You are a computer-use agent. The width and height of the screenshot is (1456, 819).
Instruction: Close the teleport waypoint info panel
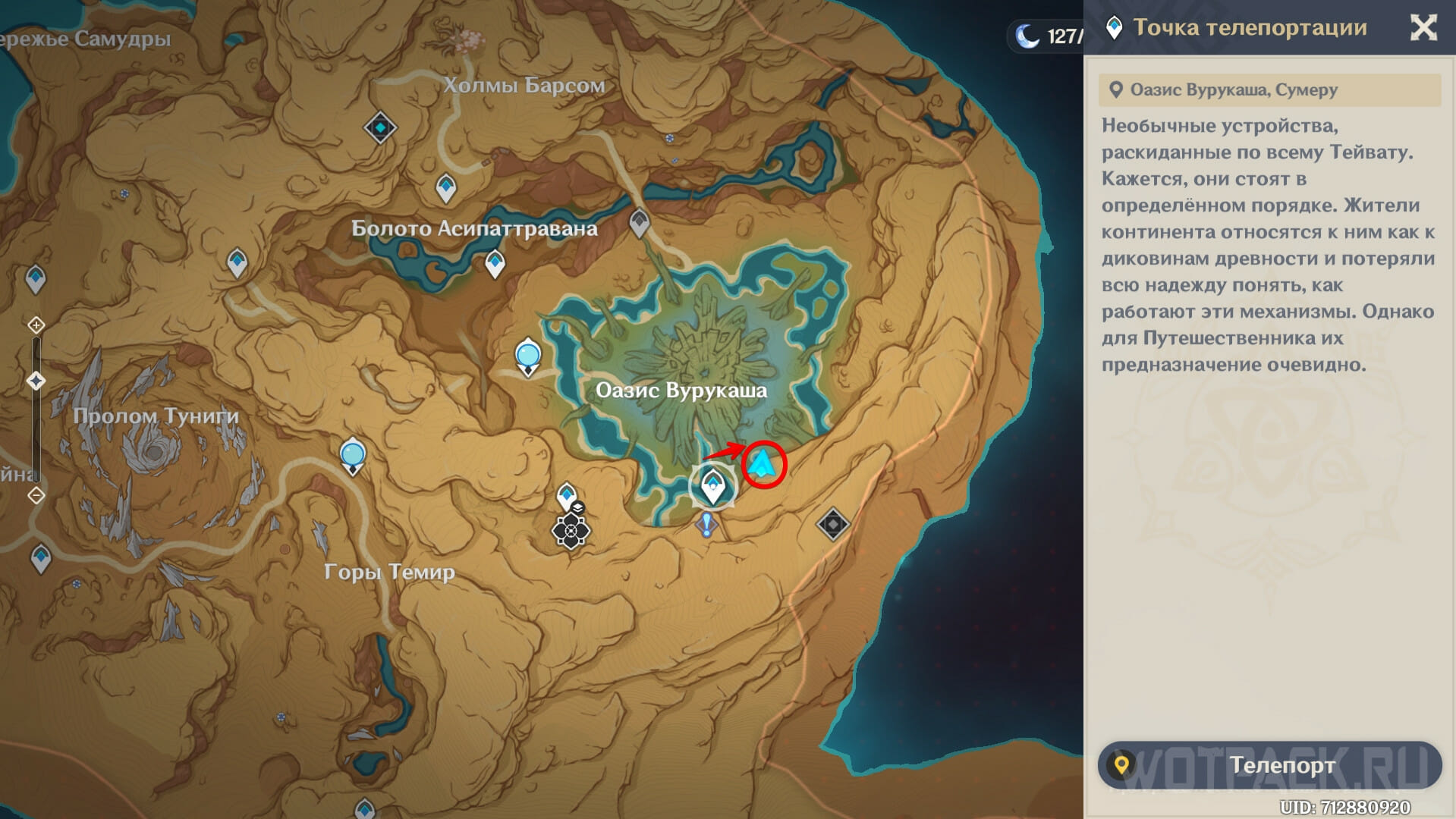1423,28
